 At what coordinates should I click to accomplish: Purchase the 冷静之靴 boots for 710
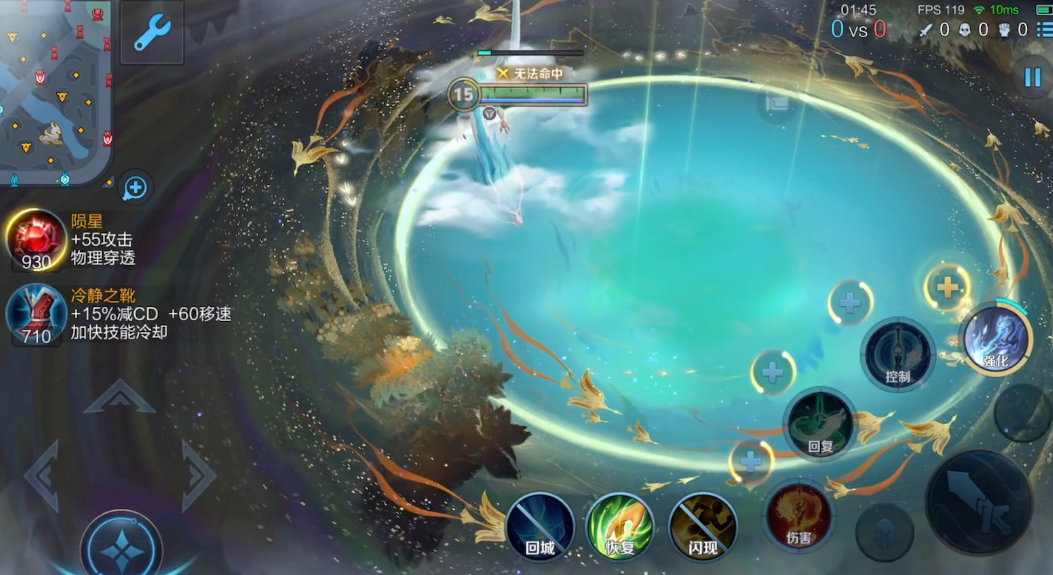pos(37,314)
